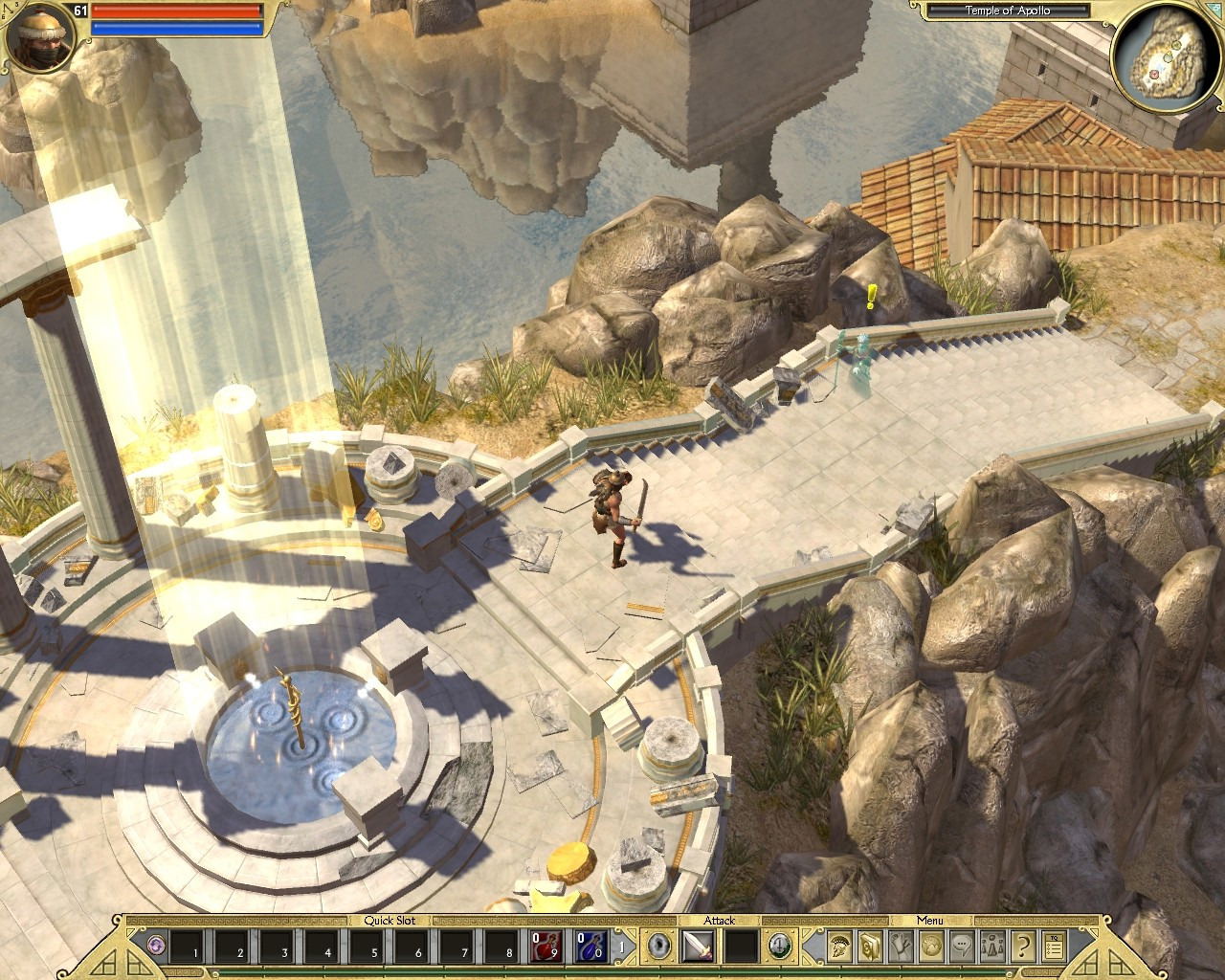Select the sword attack skill slot
The image size is (1225, 980).
pos(696,947)
